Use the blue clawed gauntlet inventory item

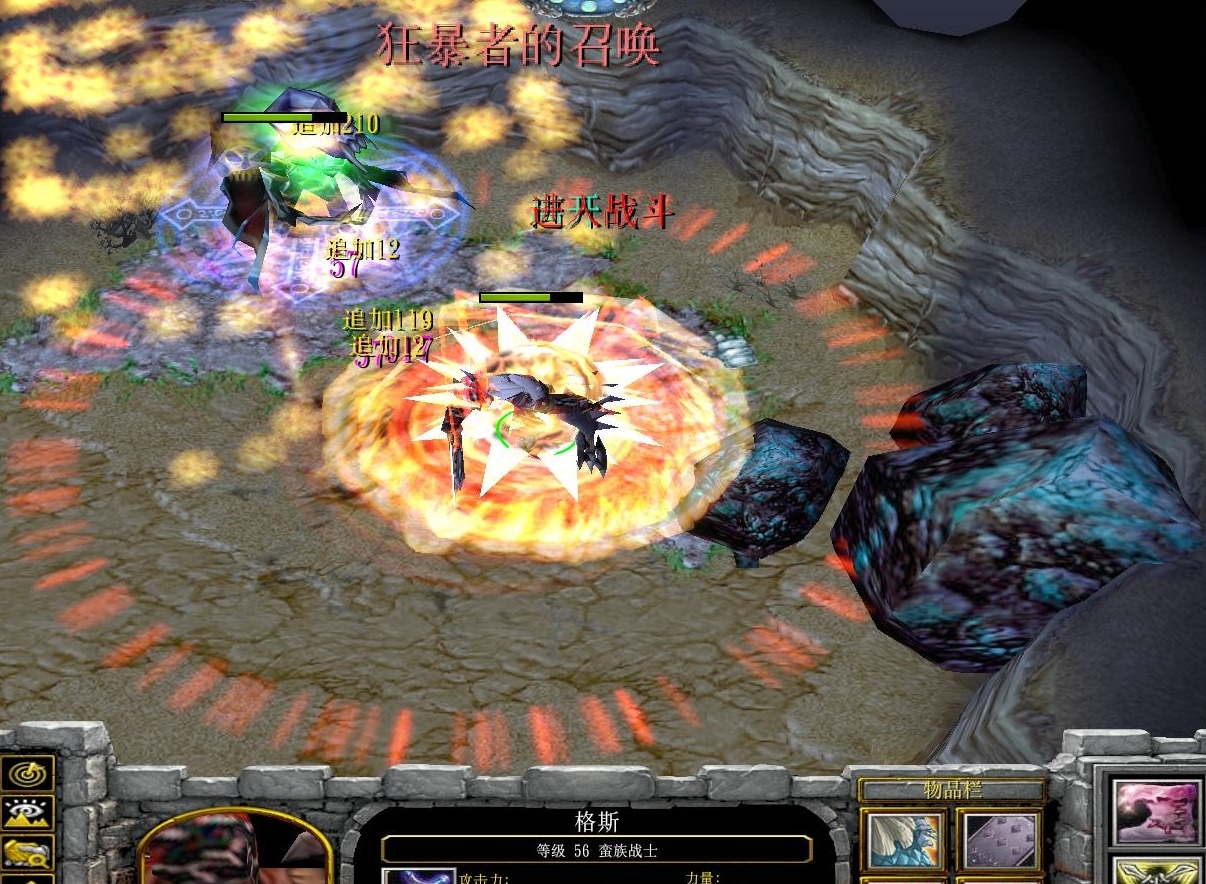[904, 839]
